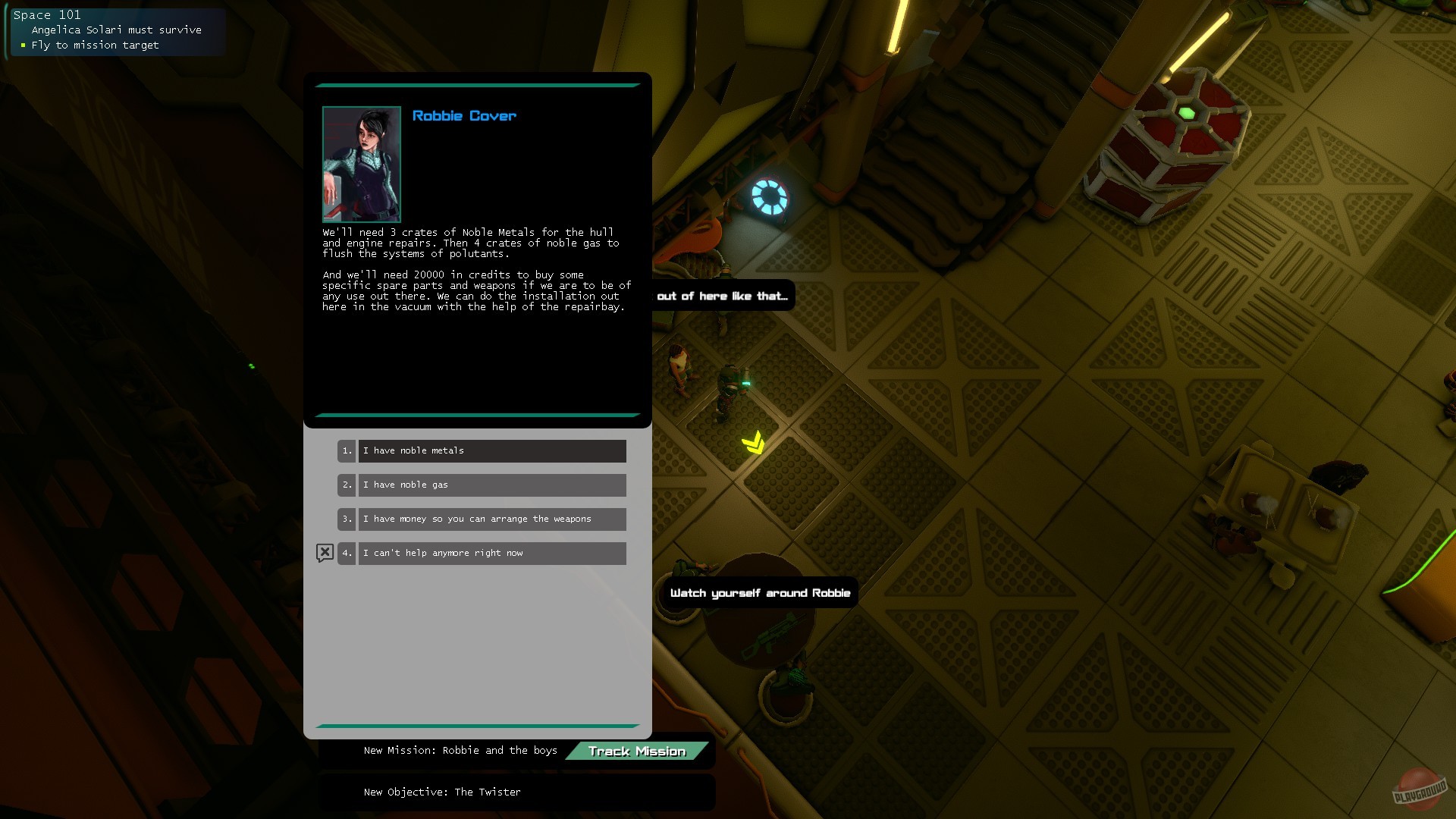Expand the 'New Mission: Robbie and the boys' notification
Image resolution: width=1456 pixels, height=819 pixels.
460,750
